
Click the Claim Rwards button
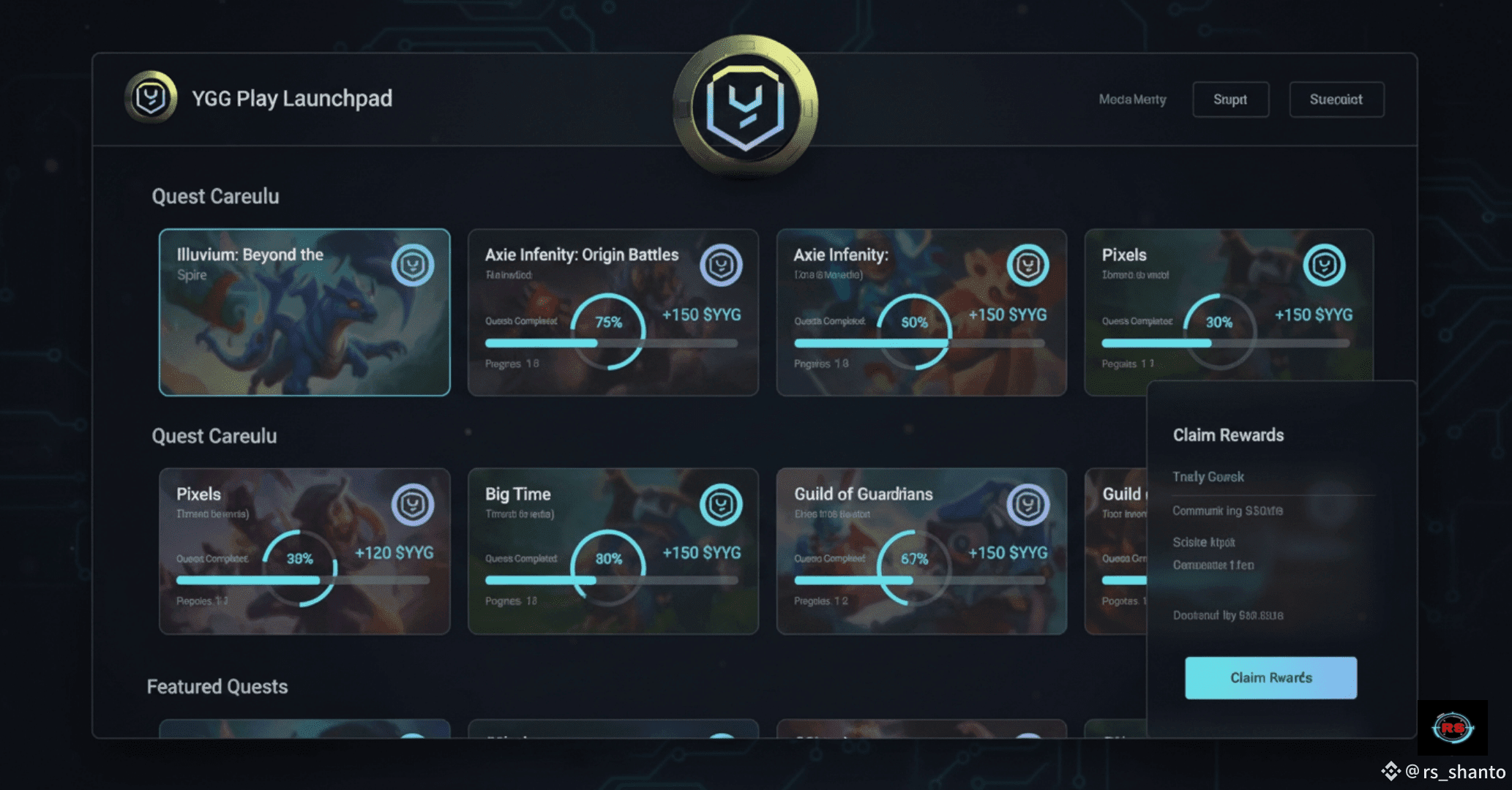point(1270,678)
